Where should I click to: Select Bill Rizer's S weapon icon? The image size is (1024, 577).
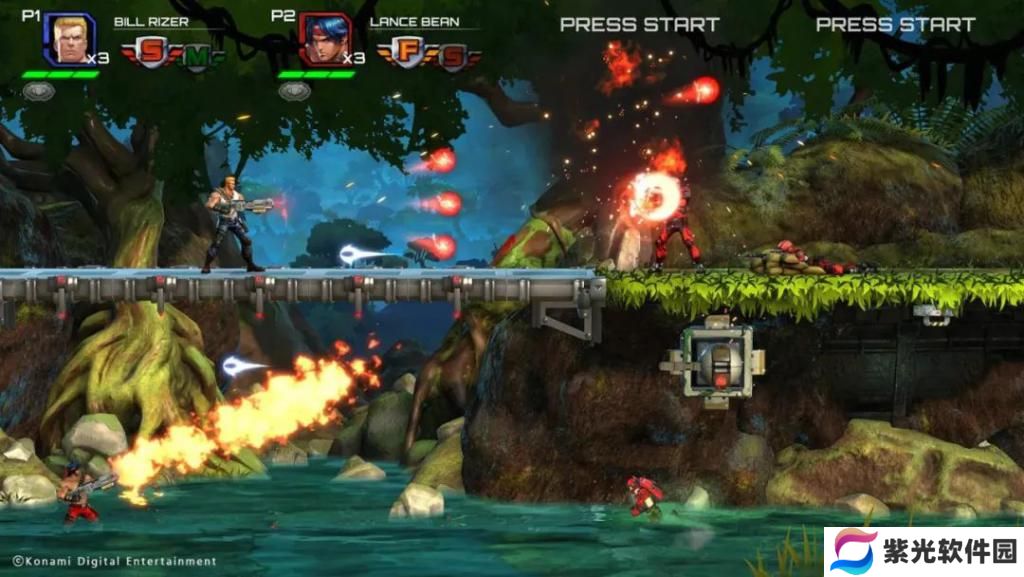pyautogui.click(x=152, y=54)
